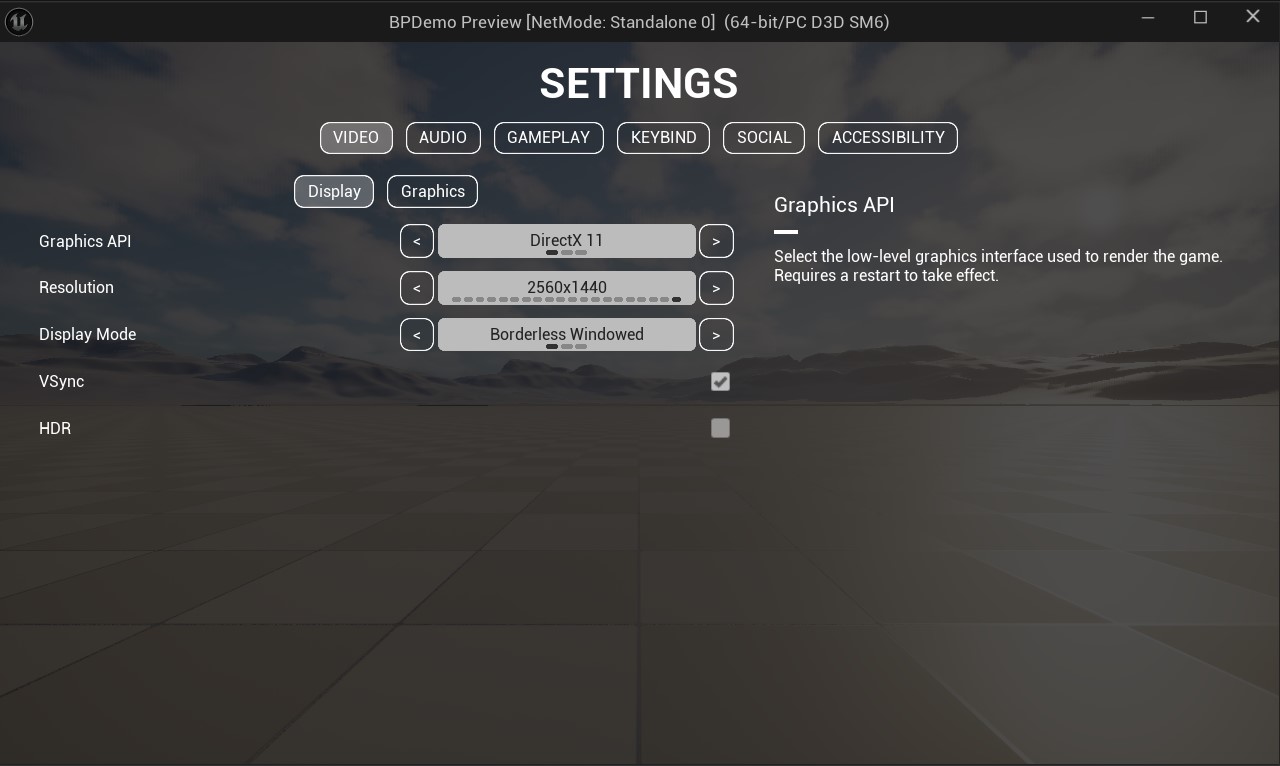Cycle Graphics API backward with the left arrow
This screenshot has width=1280, height=766.
click(x=417, y=240)
